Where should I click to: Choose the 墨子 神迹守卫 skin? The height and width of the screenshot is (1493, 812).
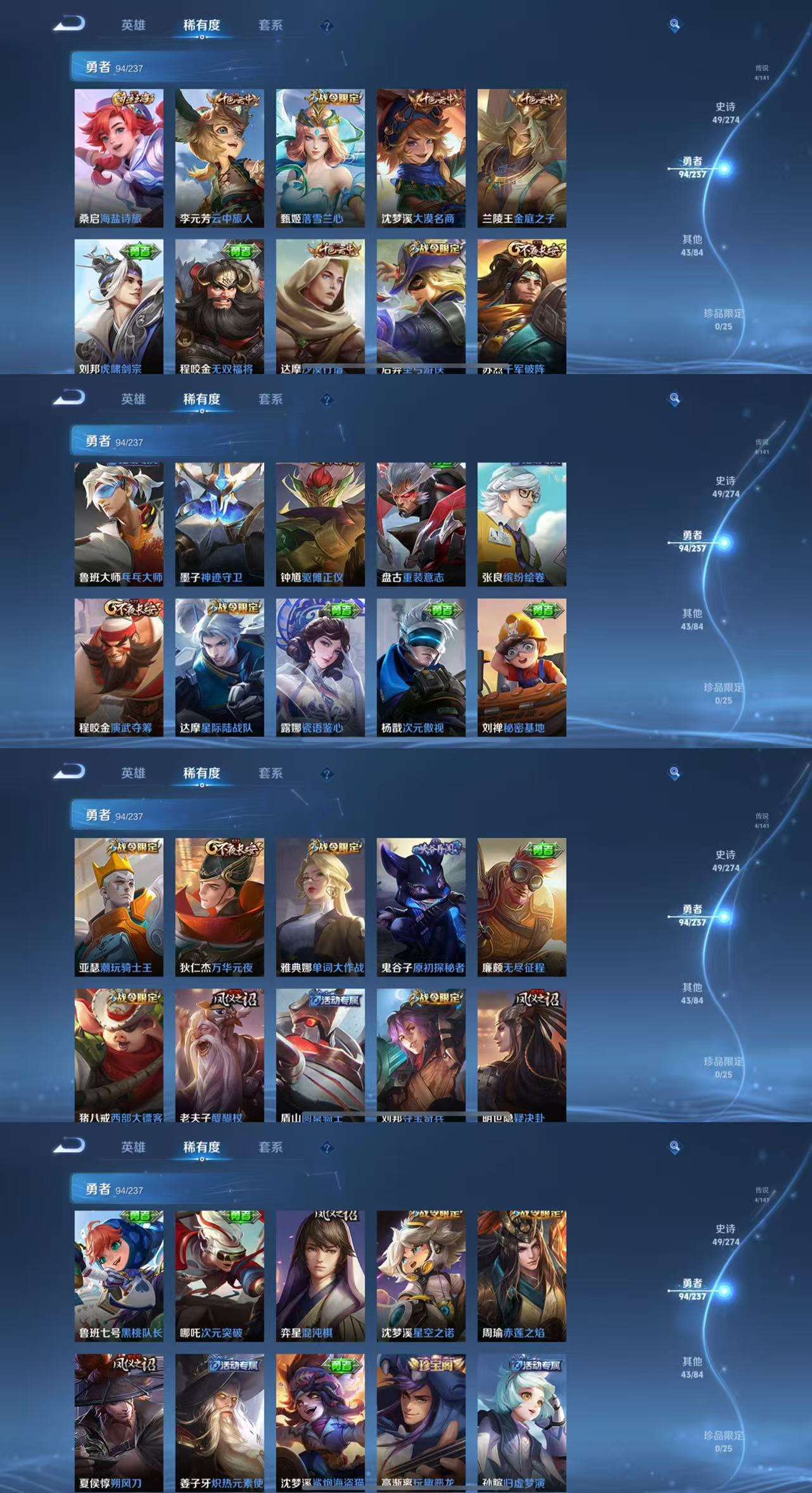coord(219,524)
